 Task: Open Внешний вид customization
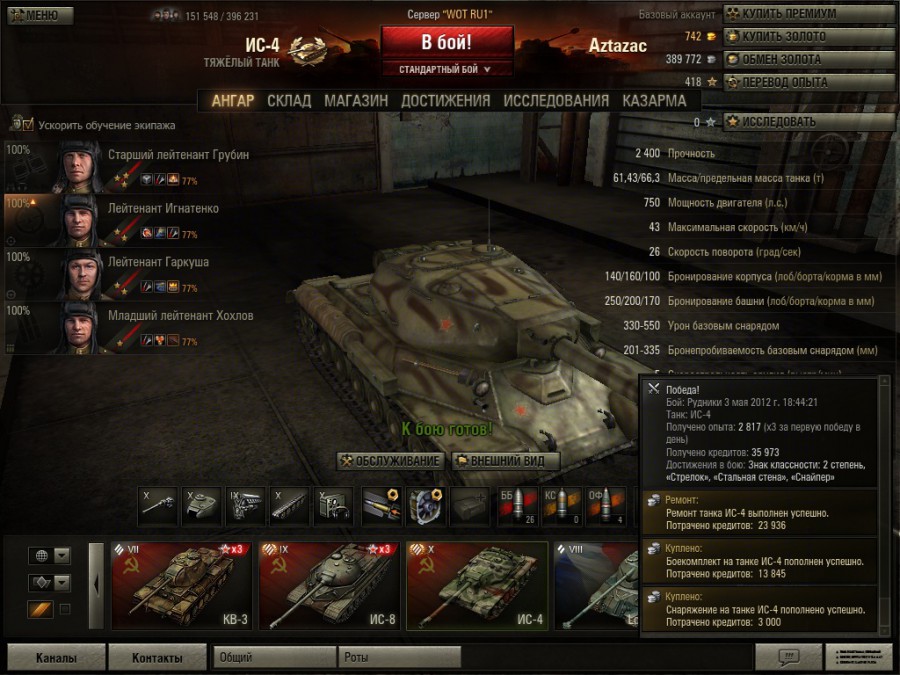(505, 461)
